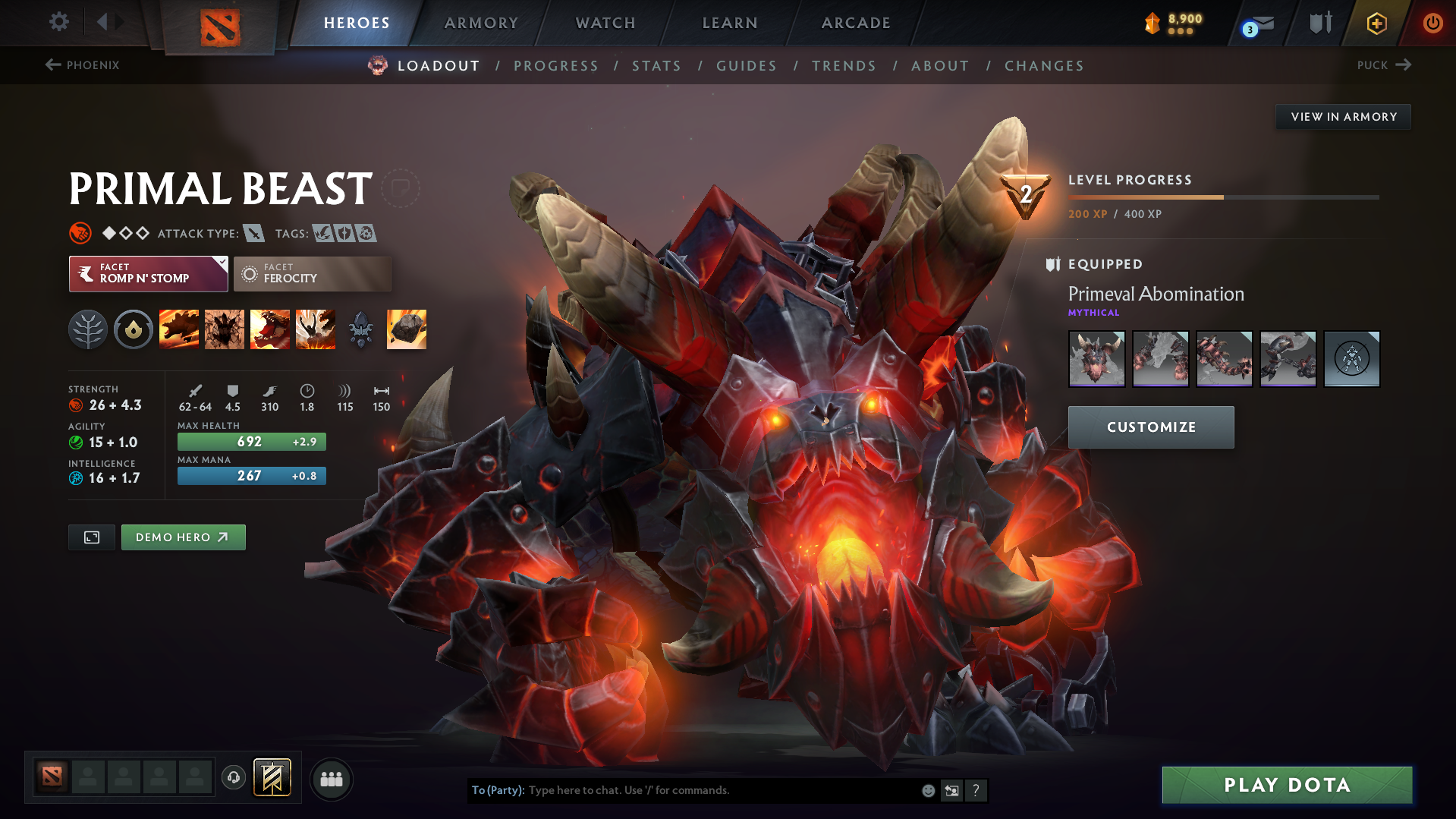Screen dimensions: 1456x819
Task: Click the Uproar roaring ability icon
Action: (x=270, y=329)
